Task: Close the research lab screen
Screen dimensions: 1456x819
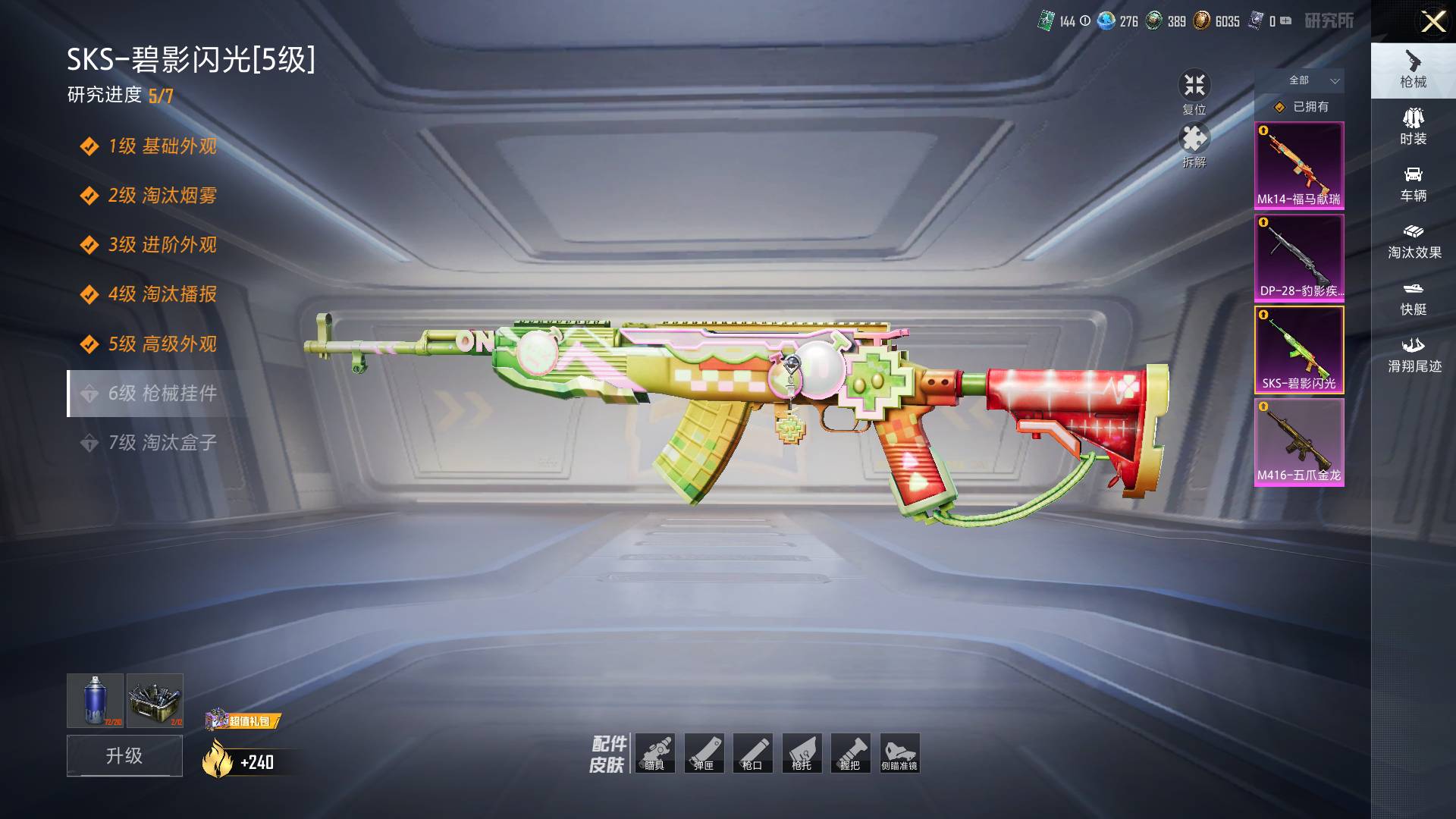Action: 1432,21
